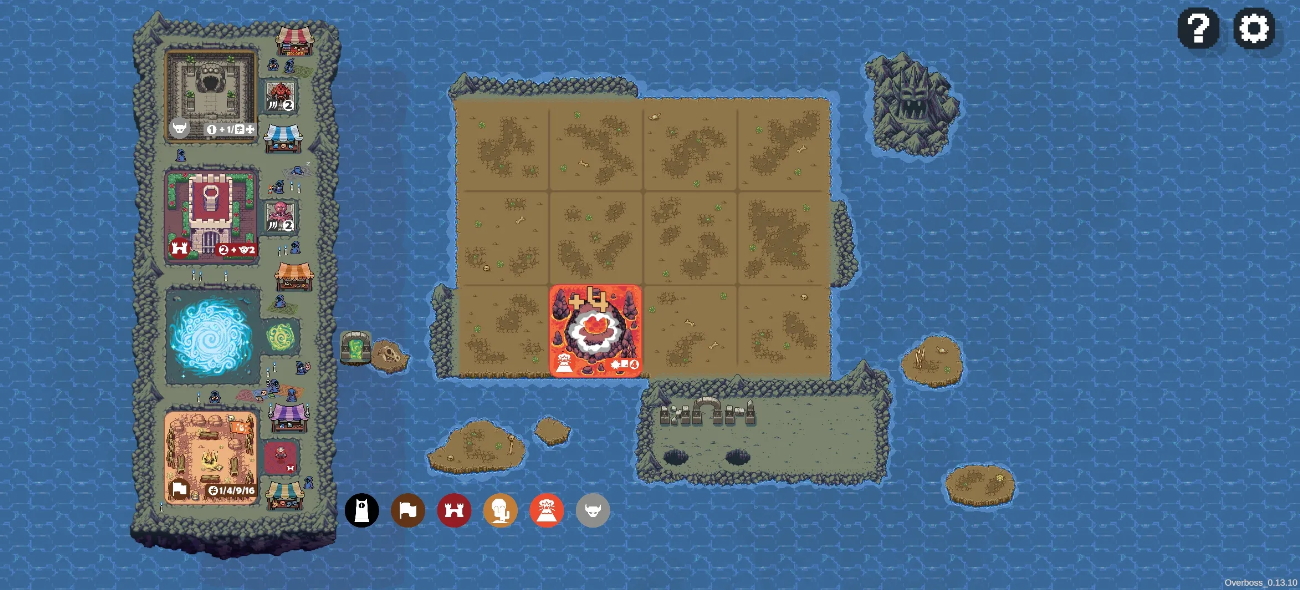Choose the red castle terrain icon

454,510
